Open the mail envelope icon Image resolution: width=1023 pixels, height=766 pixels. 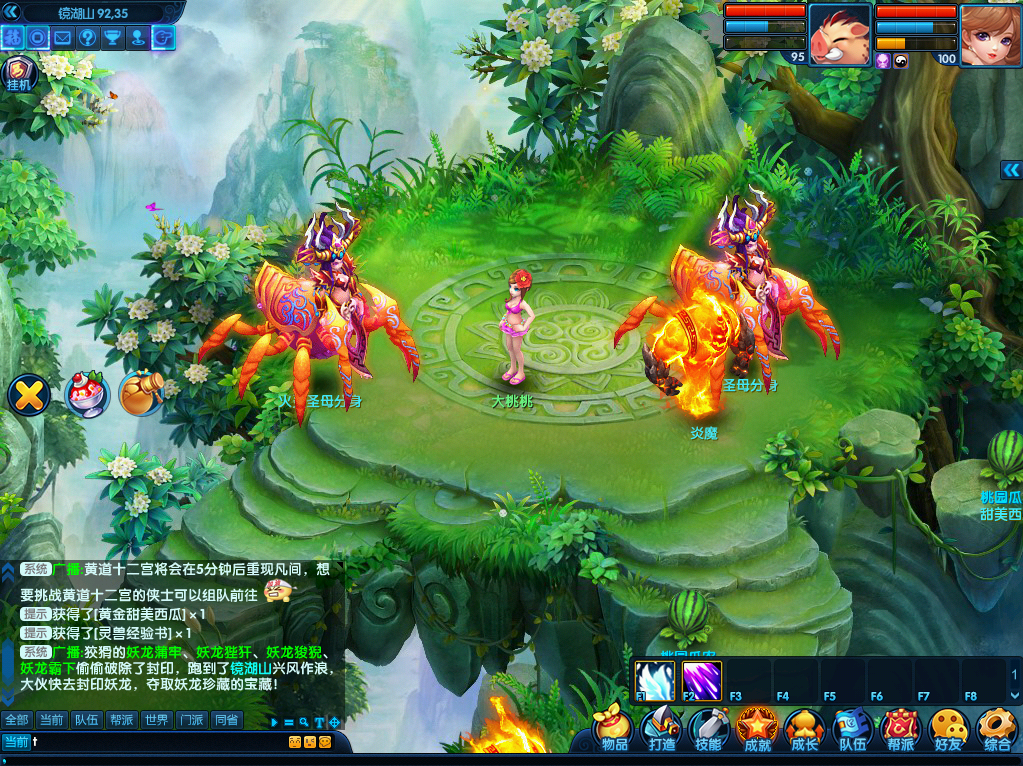tap(62, 38)
